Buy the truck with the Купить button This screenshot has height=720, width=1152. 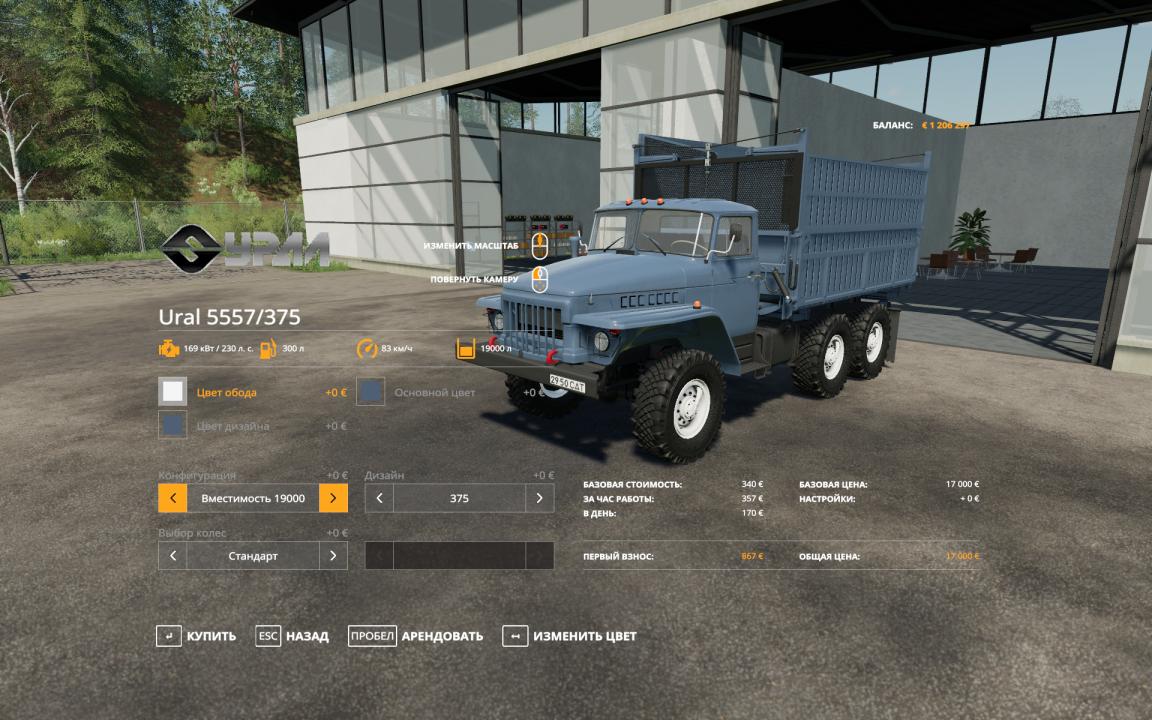click(x=197, y=636)
